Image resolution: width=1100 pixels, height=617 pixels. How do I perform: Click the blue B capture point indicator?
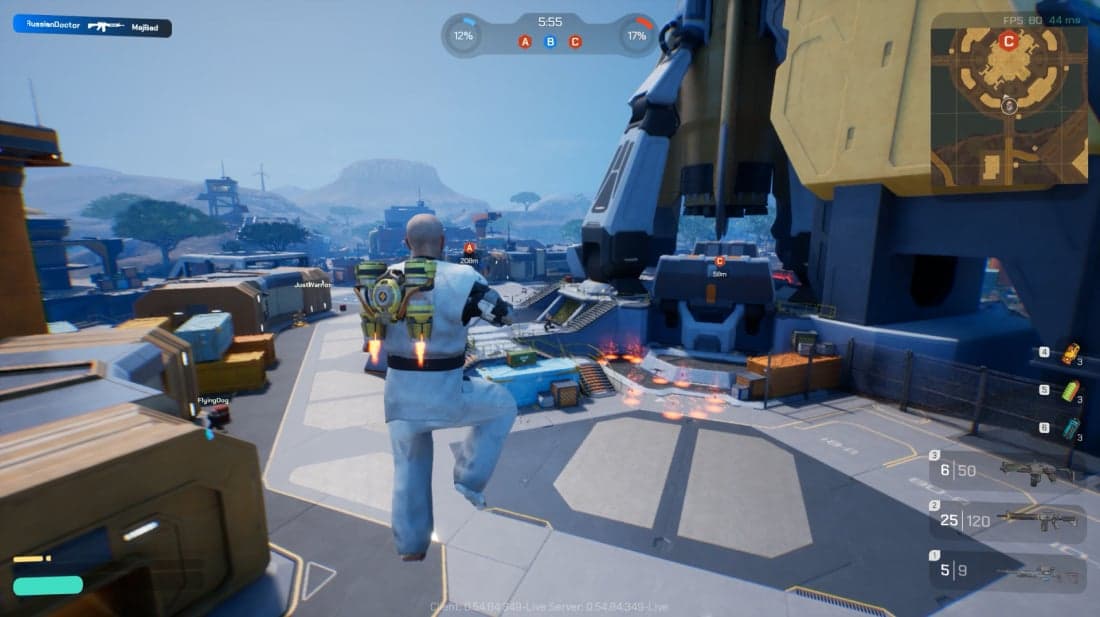[550, 42]
